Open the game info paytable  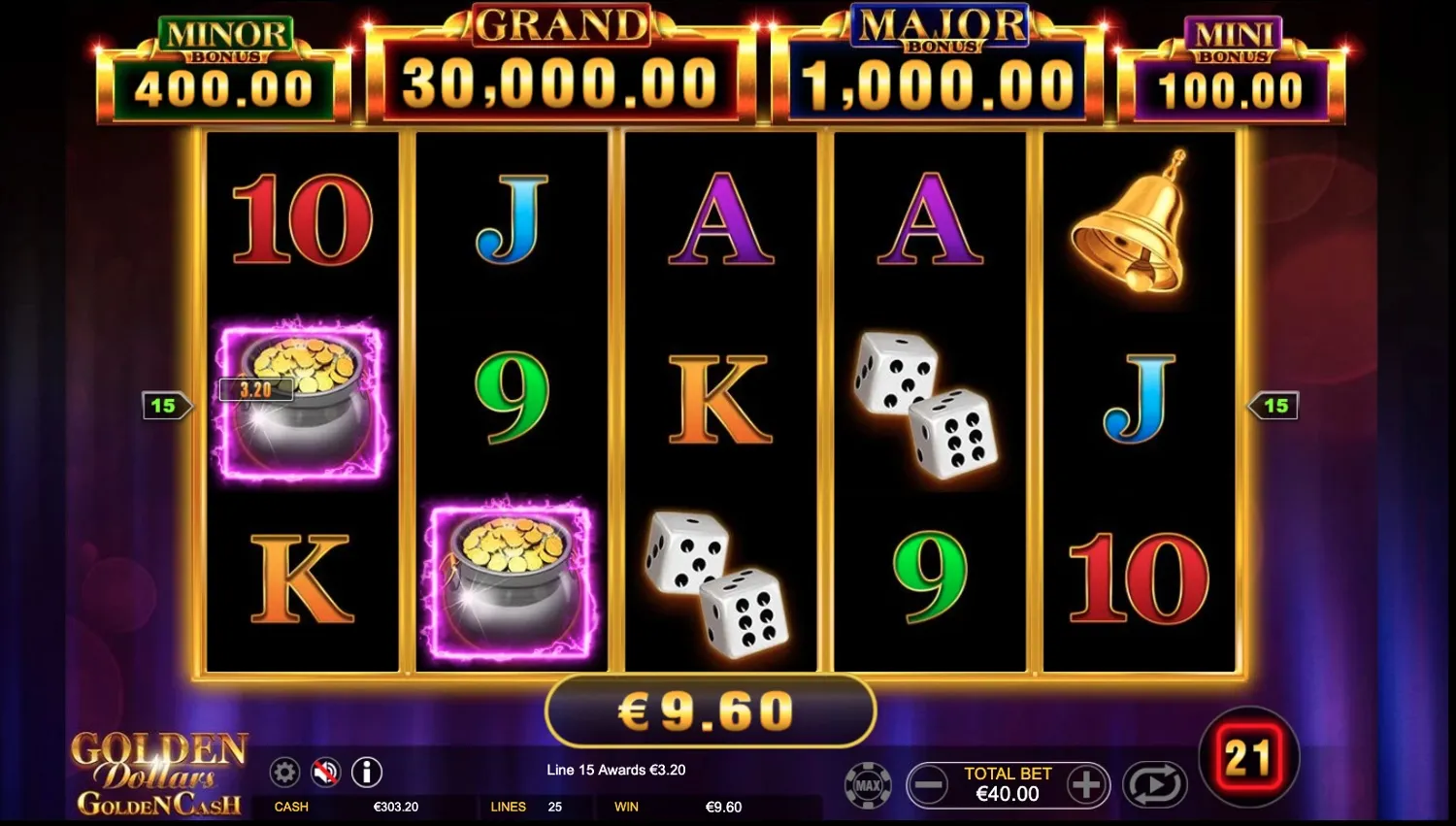366,773
